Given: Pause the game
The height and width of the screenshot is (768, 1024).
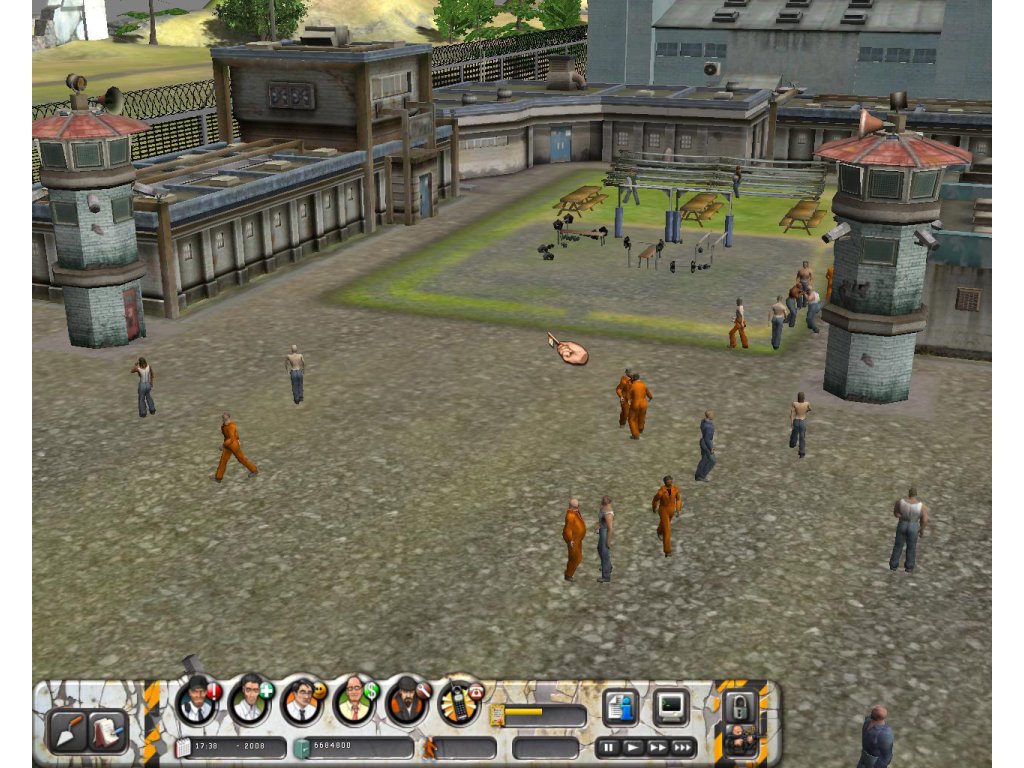Looking at the screenshot, I should [608, 747].
